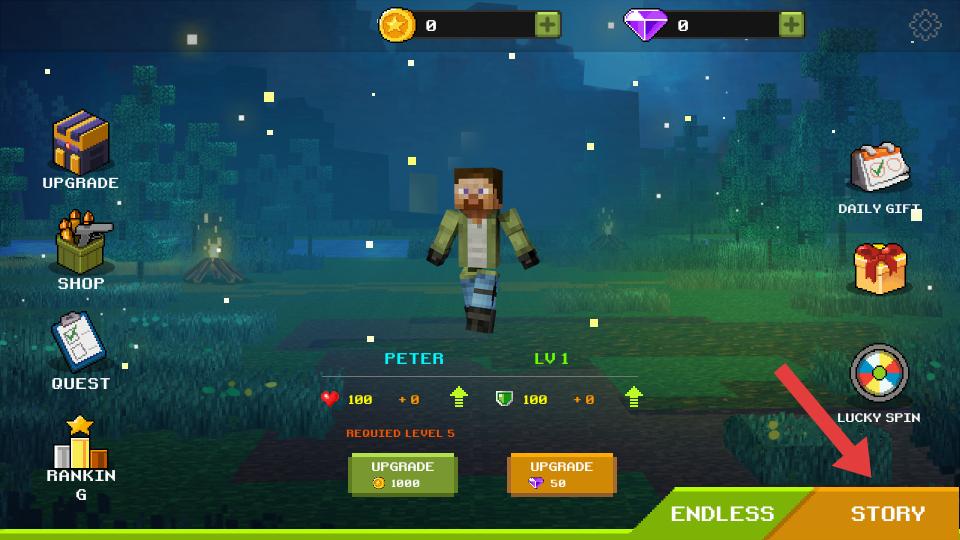Add more purple gems
This screenshot has height=540, width=960.
[791, 25]
